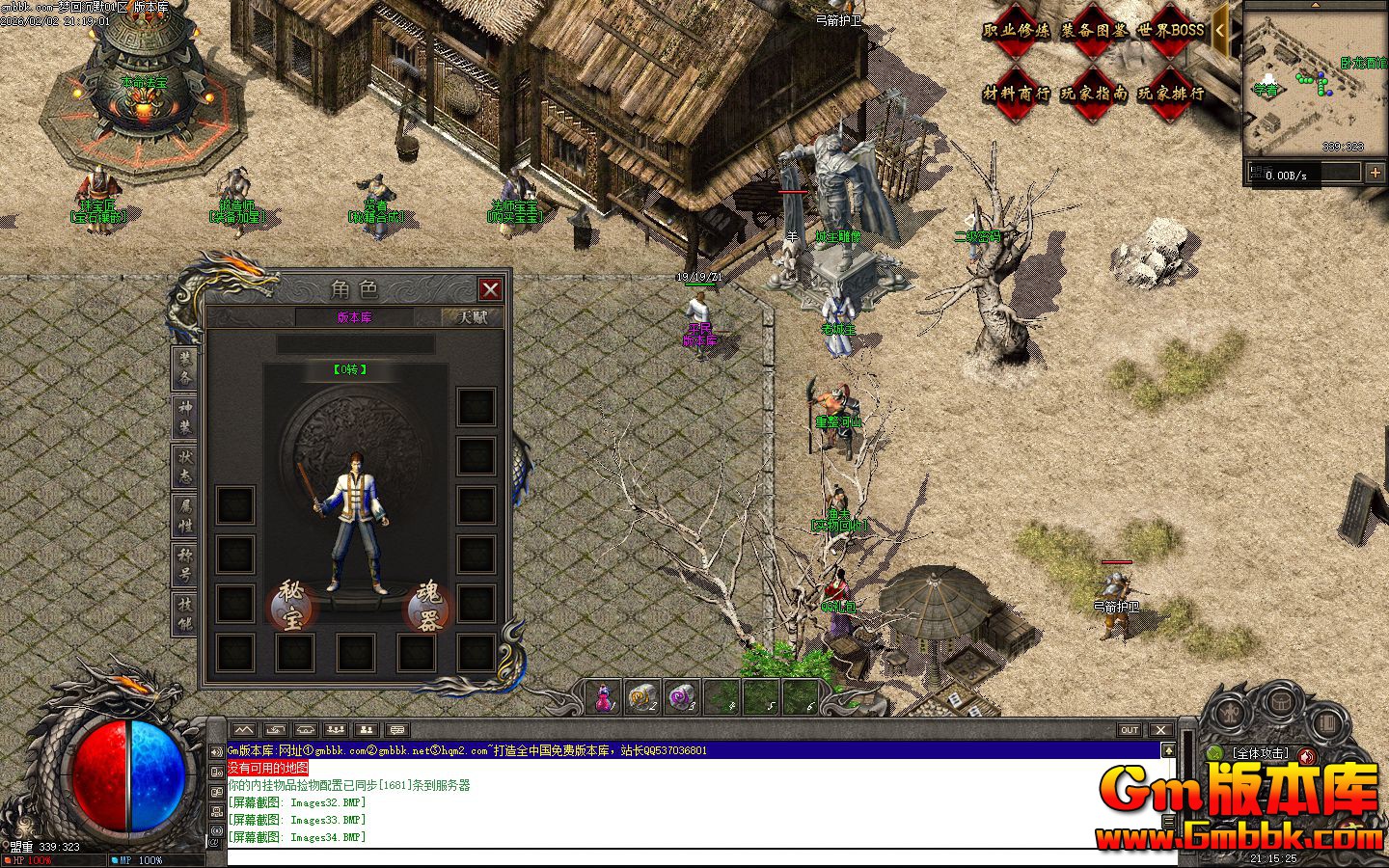The width and height of the screenshot is (1389, 868).
Task: Use the pink potion in the hotbar
Action: 604,696
